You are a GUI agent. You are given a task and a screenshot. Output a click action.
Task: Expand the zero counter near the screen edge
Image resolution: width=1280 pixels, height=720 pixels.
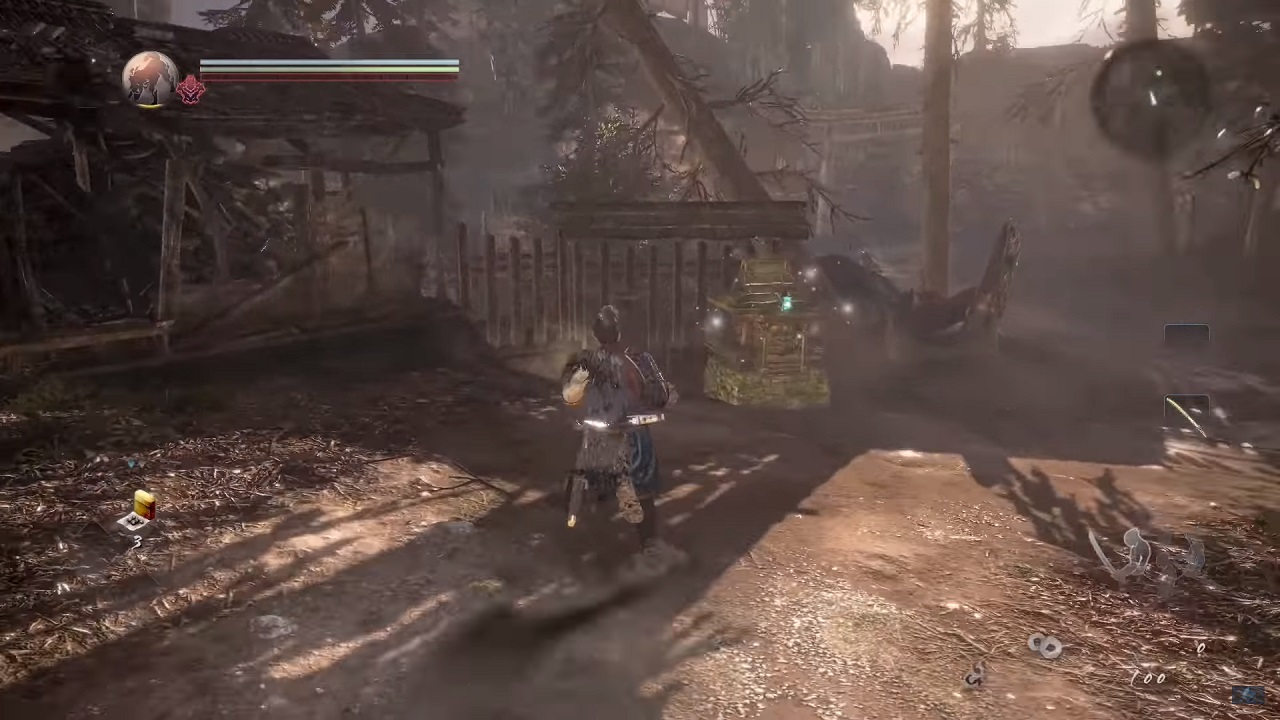(1203, 648)
